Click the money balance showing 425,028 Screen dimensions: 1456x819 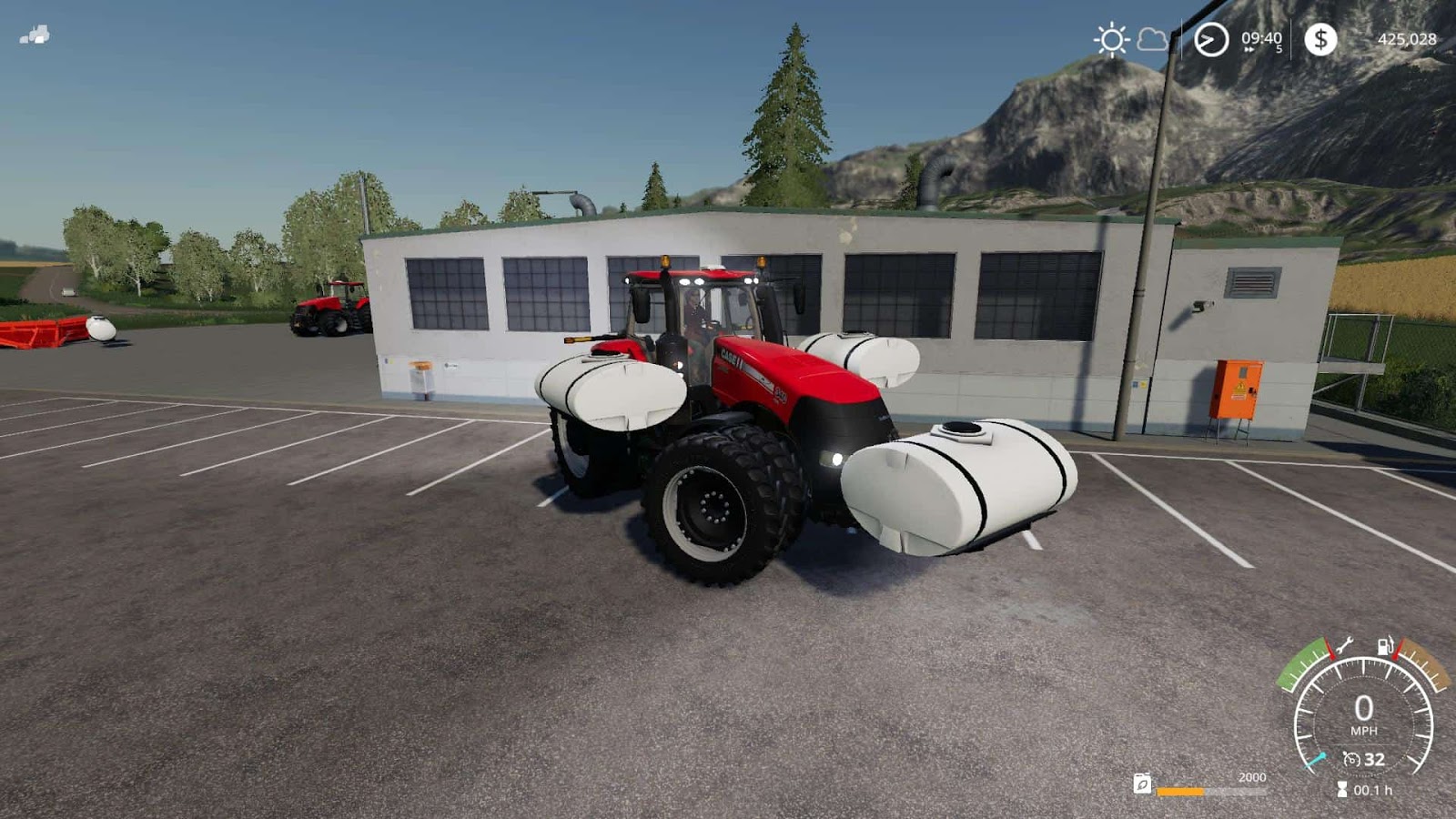tap(1408, 39)
